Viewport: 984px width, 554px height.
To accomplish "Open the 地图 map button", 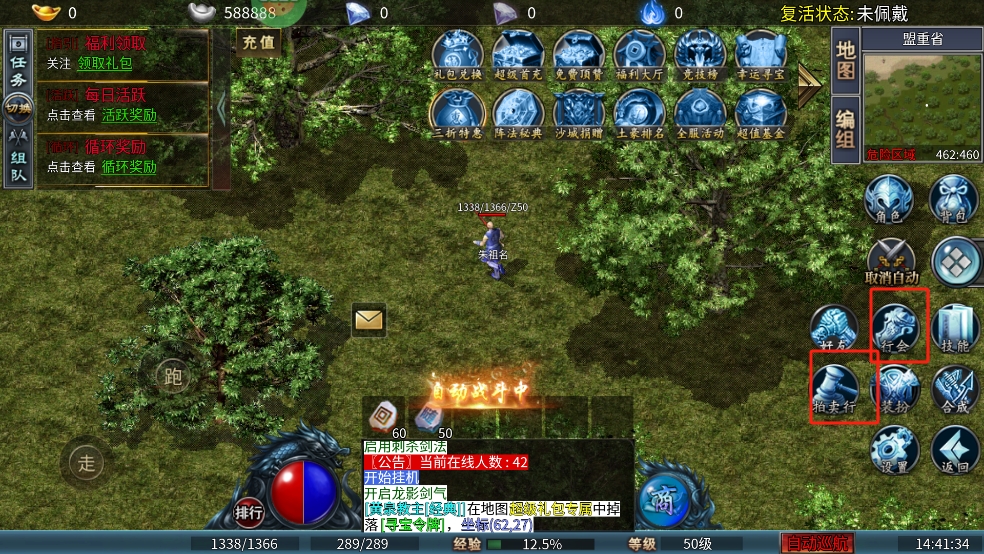I will point(845,60).
